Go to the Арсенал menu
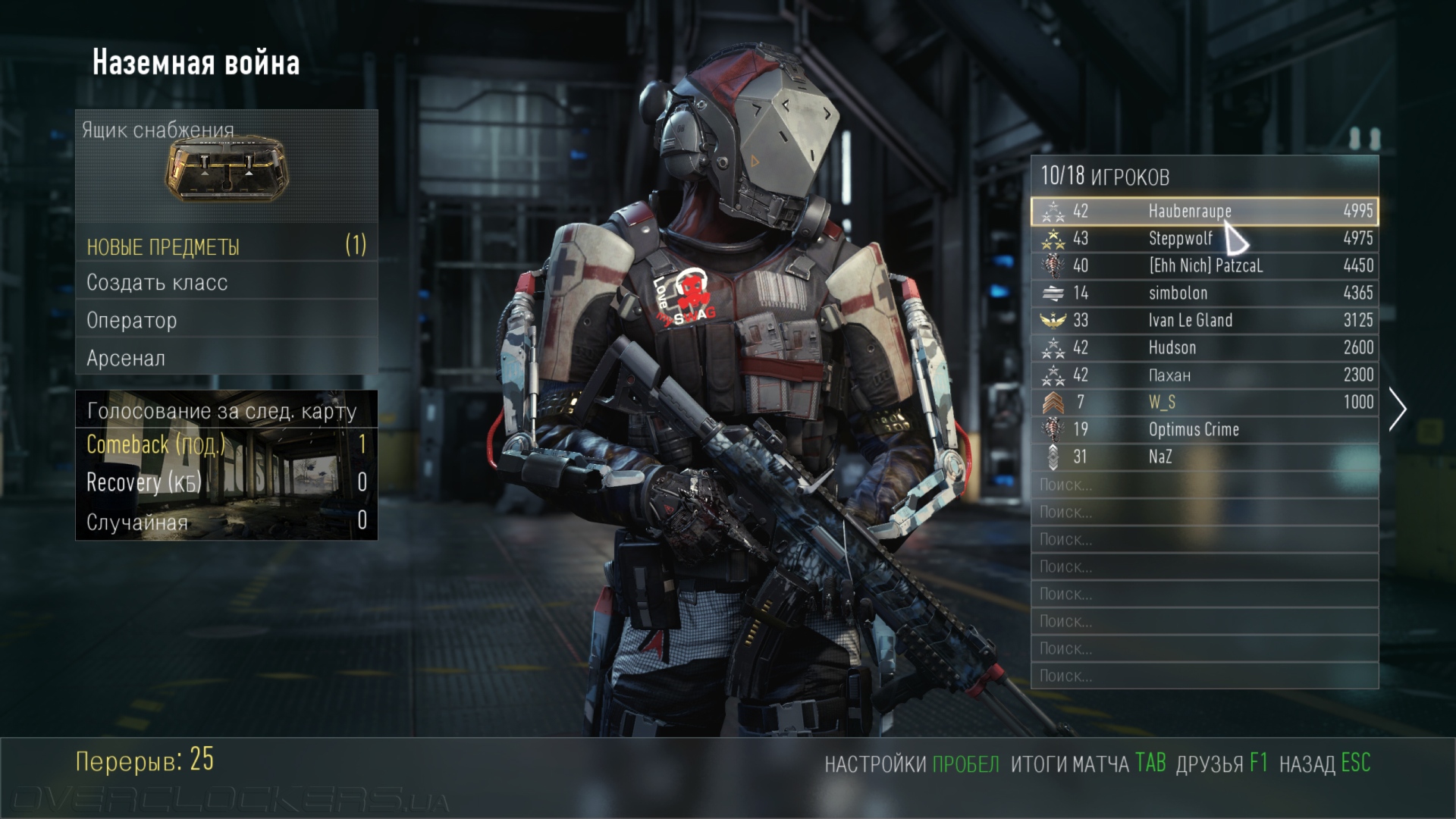The width and height of the screenshot is (1456, 819). coord(227,358)
